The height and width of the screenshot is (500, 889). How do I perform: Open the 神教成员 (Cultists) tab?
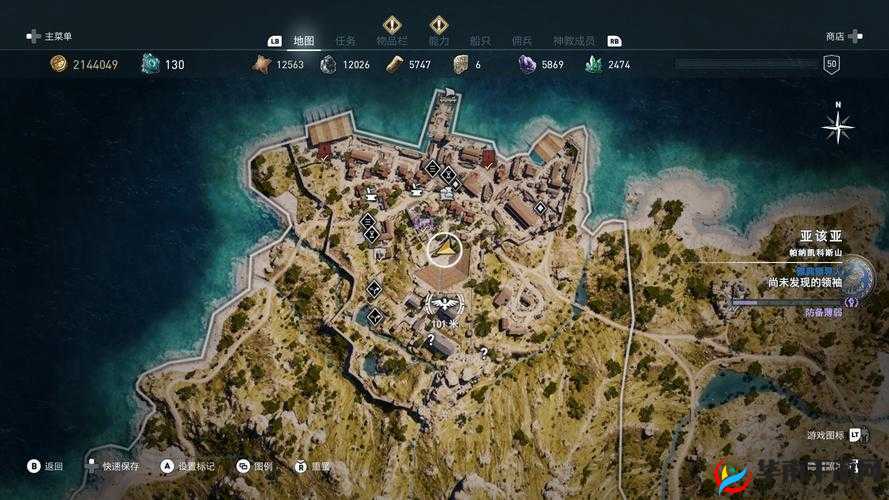(574, 41)
